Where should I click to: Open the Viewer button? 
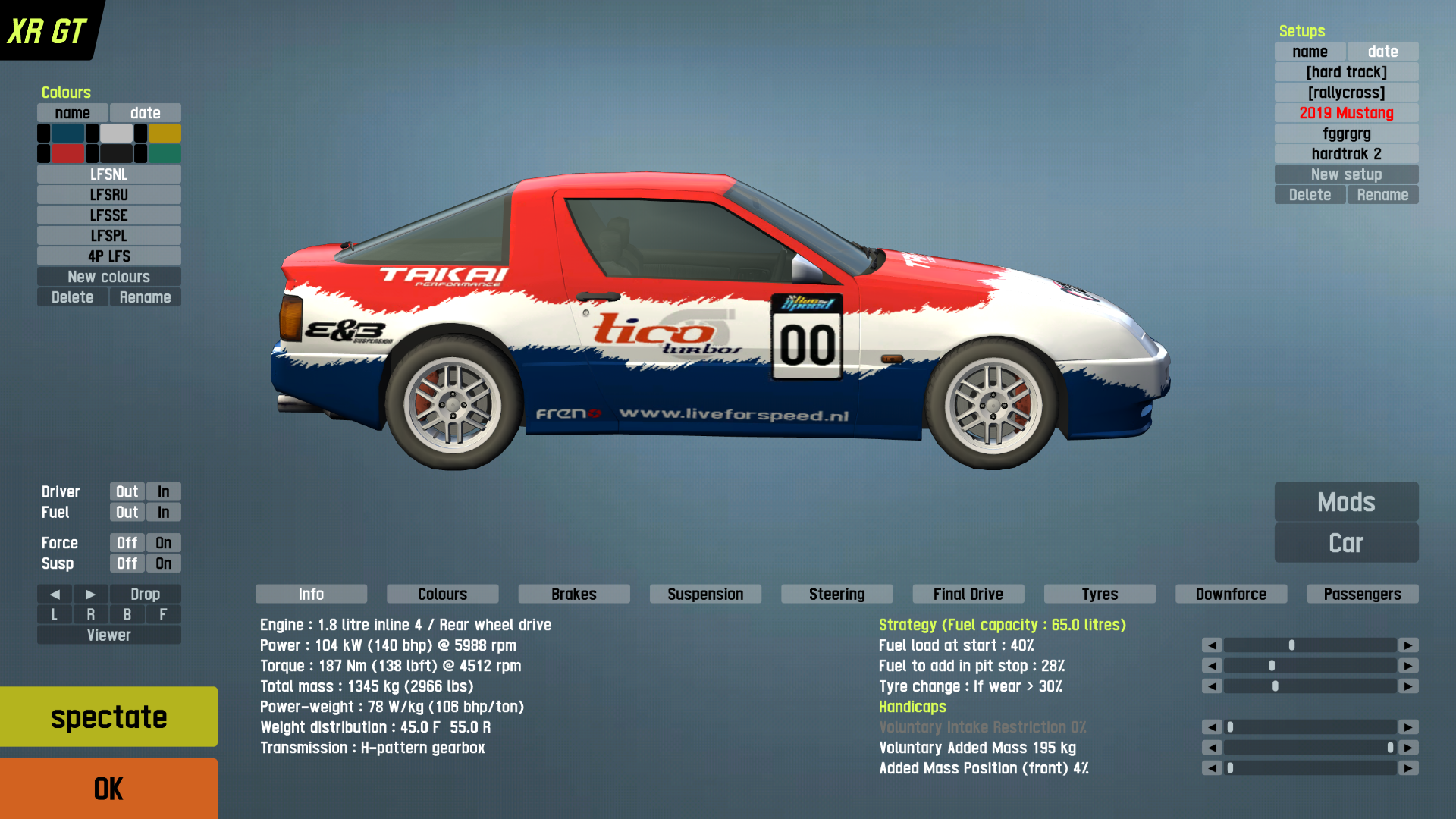[108, 635]
